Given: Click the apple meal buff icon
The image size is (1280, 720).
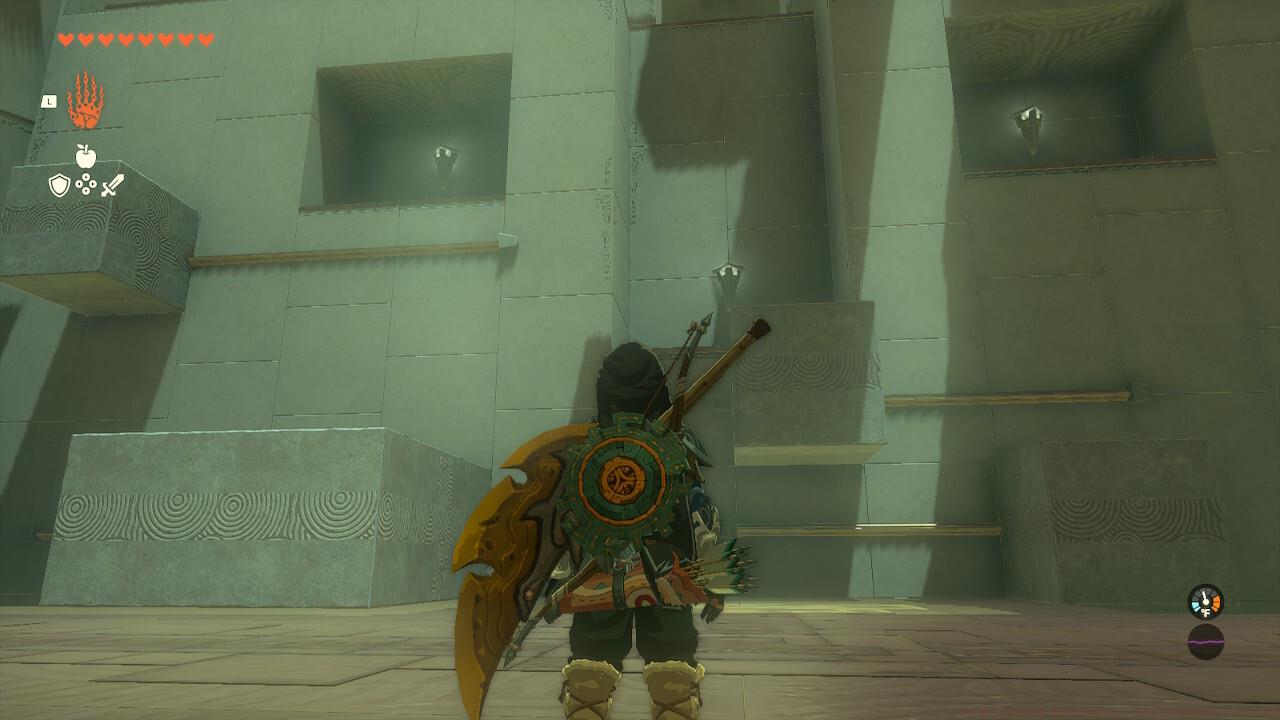Looking at the screenshot, I should coord(86,156).
